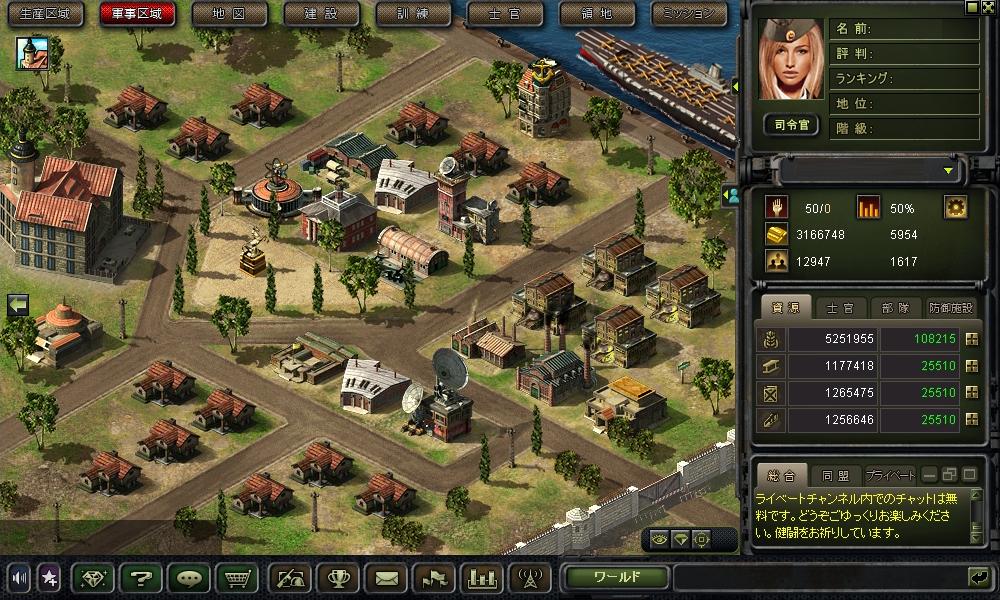The width and height of the screenshot is (1000, 600).
Task: Switch to the プライベート private chat tab
Action: coord(889,474)
